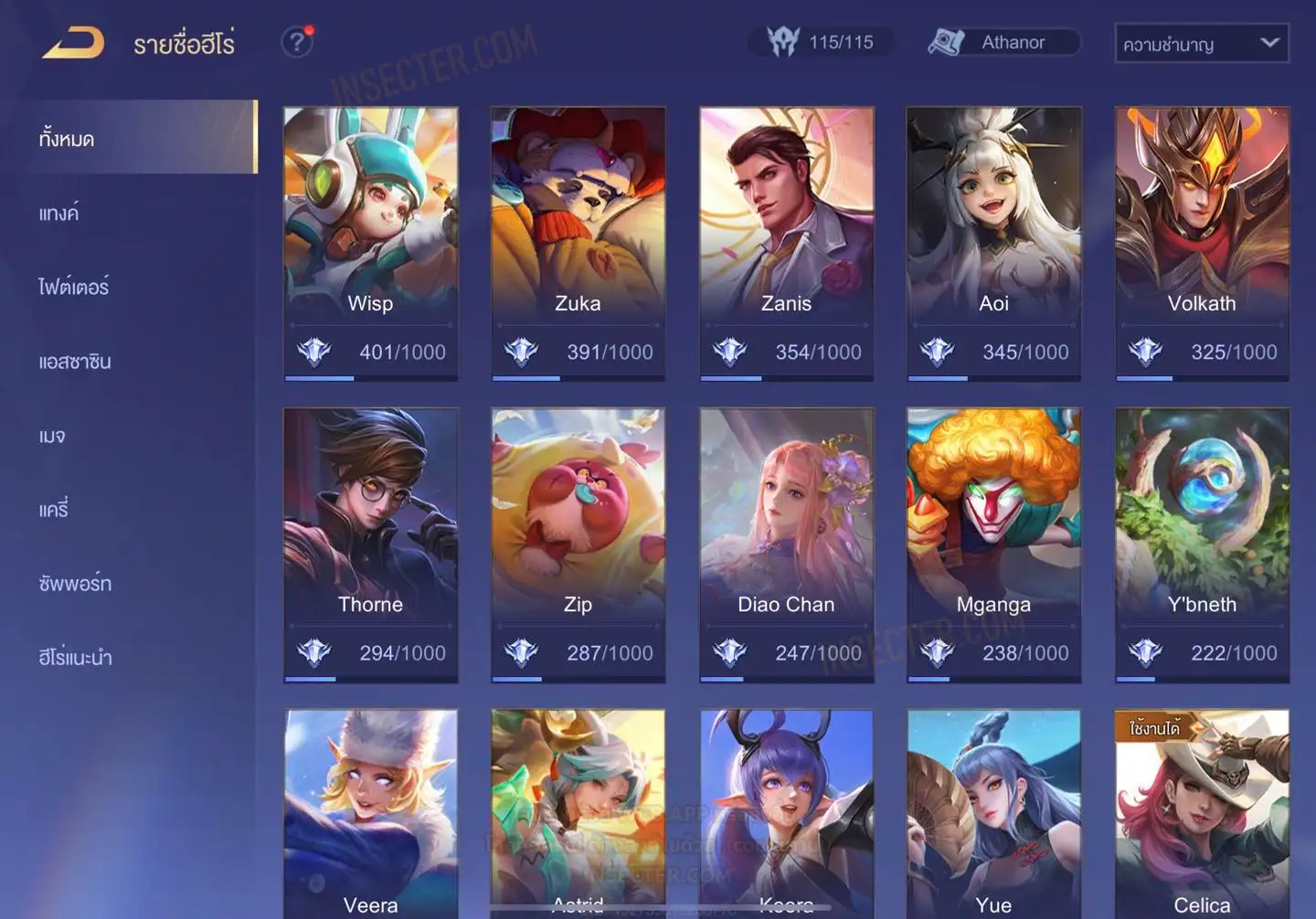Viewport: 1316px width, 919px height.
Task: Open the Athanor button
Action: [x=1003, y=42]
